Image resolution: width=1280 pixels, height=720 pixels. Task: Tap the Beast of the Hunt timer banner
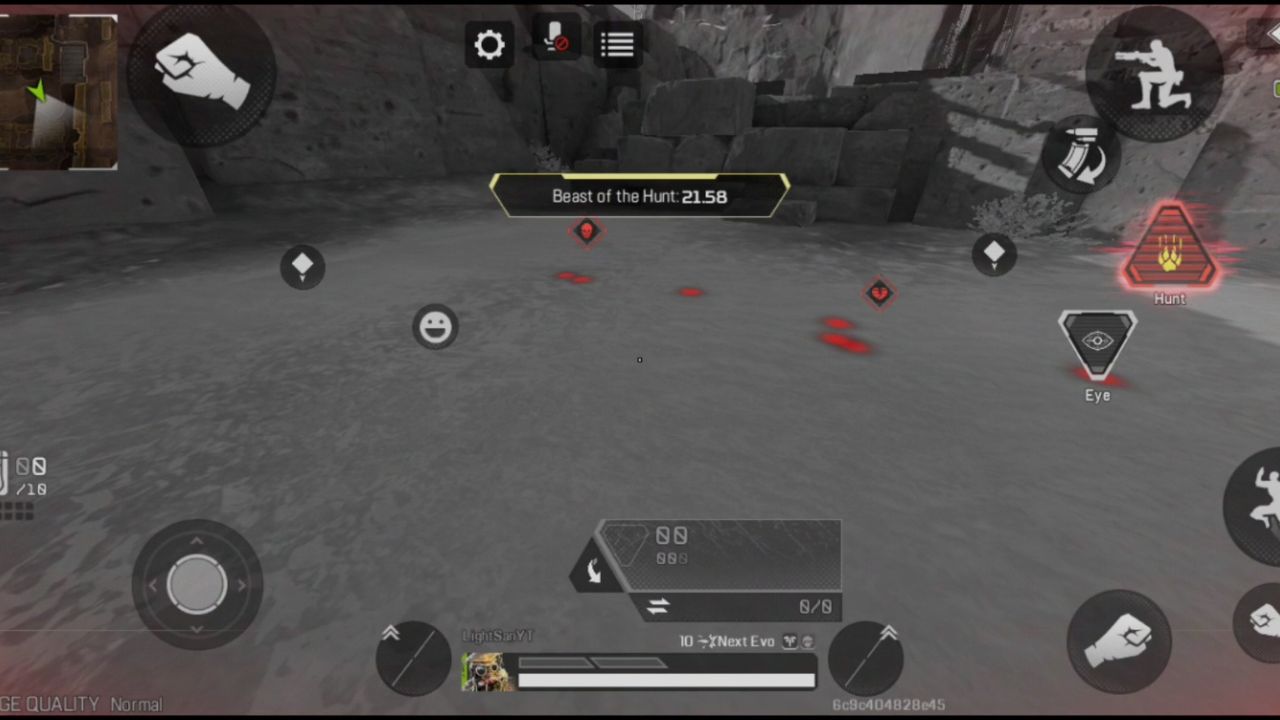click(639, 196)
